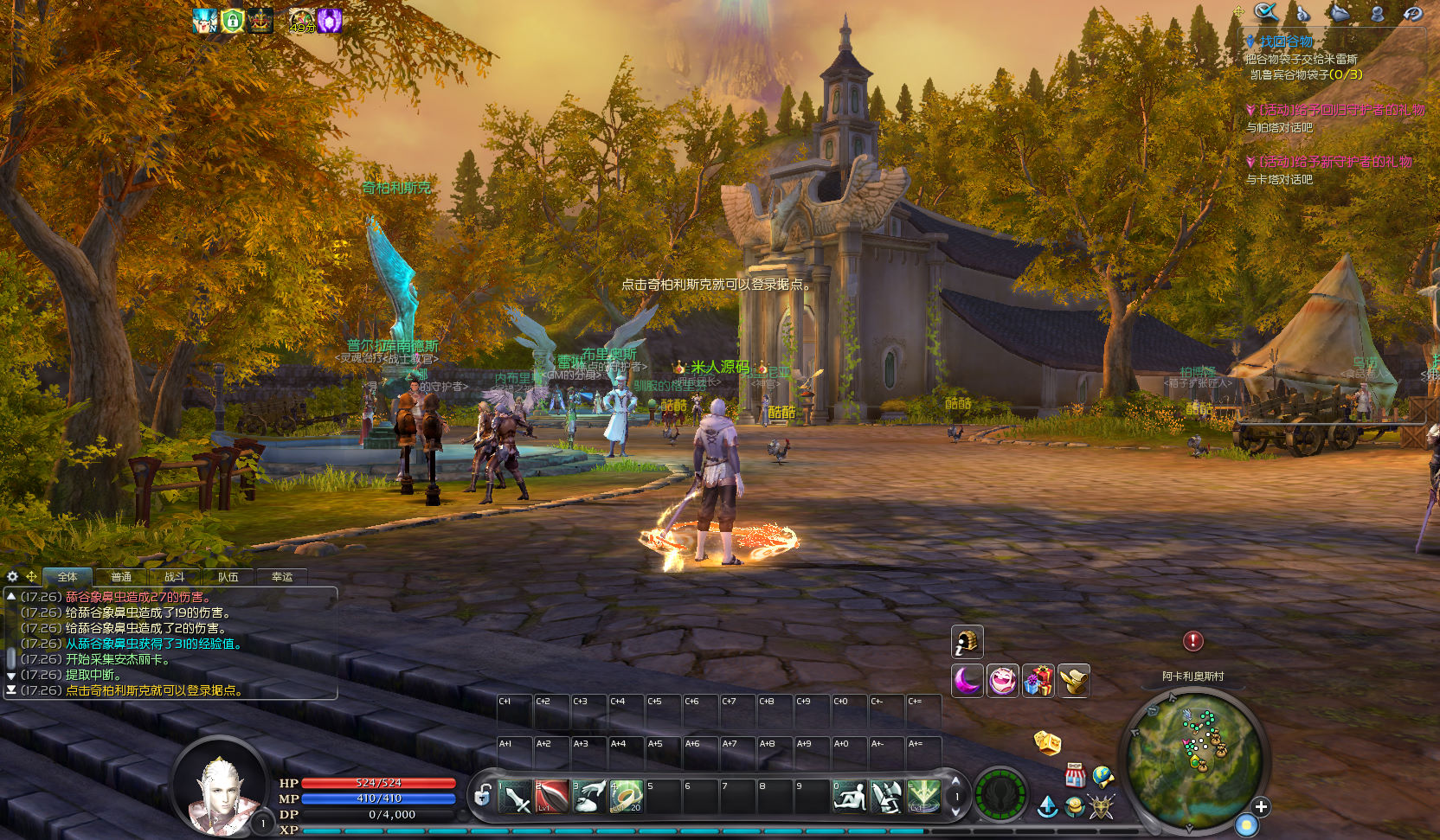Toggle the hotbar padlock
This screenshot has width=1440, height=840.
tap(483, 794)
